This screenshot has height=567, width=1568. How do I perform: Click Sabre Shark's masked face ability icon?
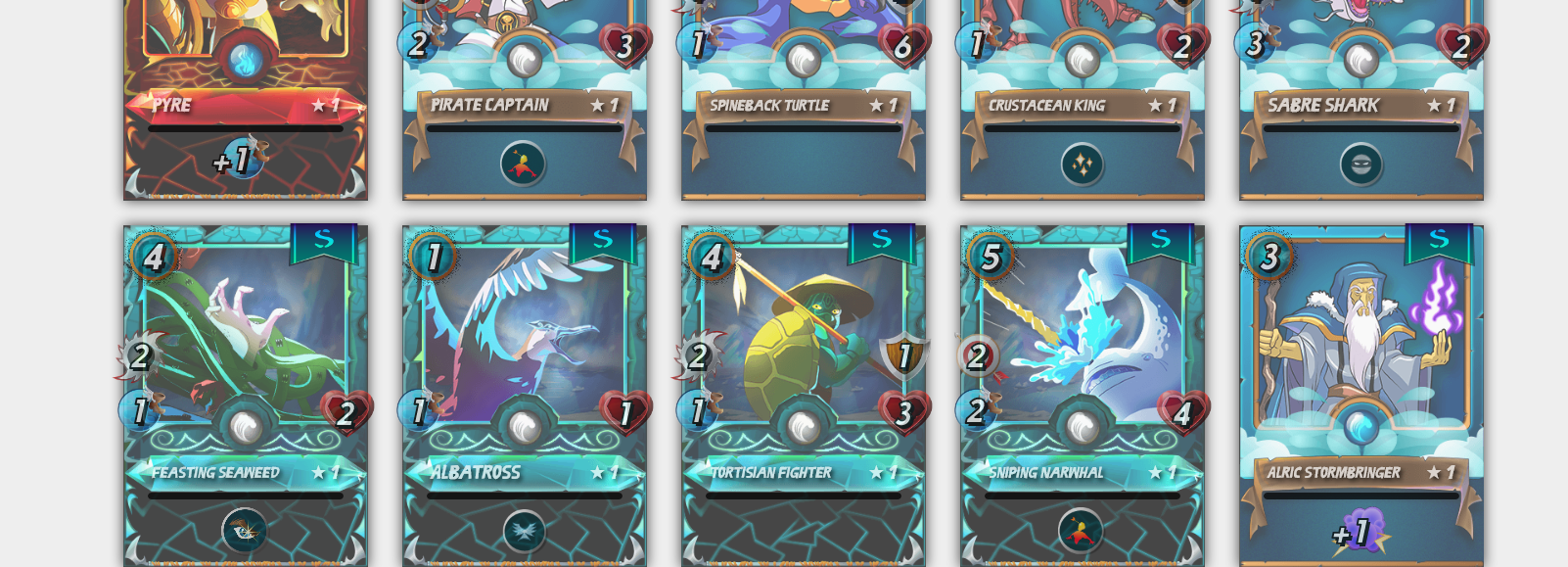pyautogui.click(x=1360, y=165)
